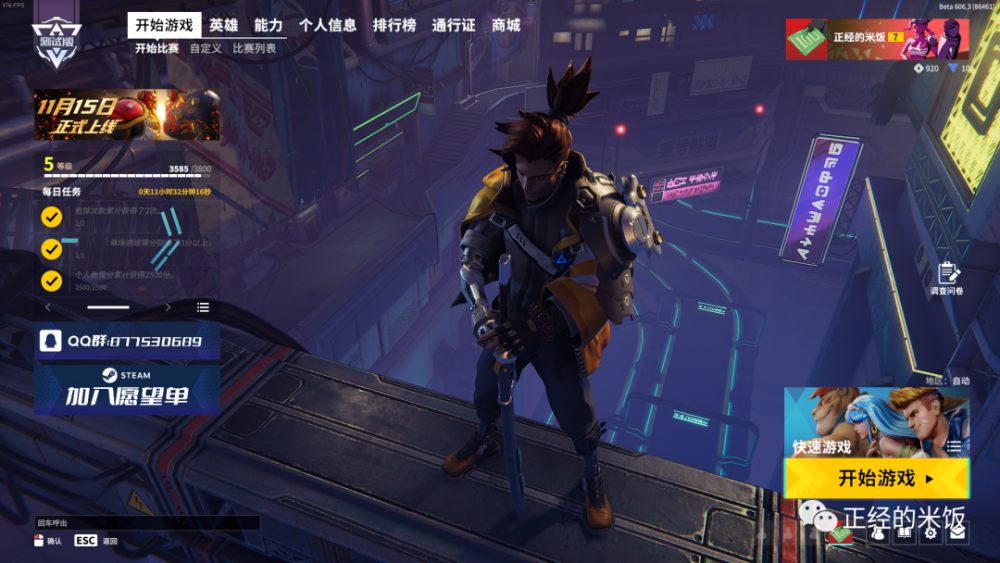1000x563 pixels.
Task: Show next daily task page arrow
Action: (x=168, y=307)
